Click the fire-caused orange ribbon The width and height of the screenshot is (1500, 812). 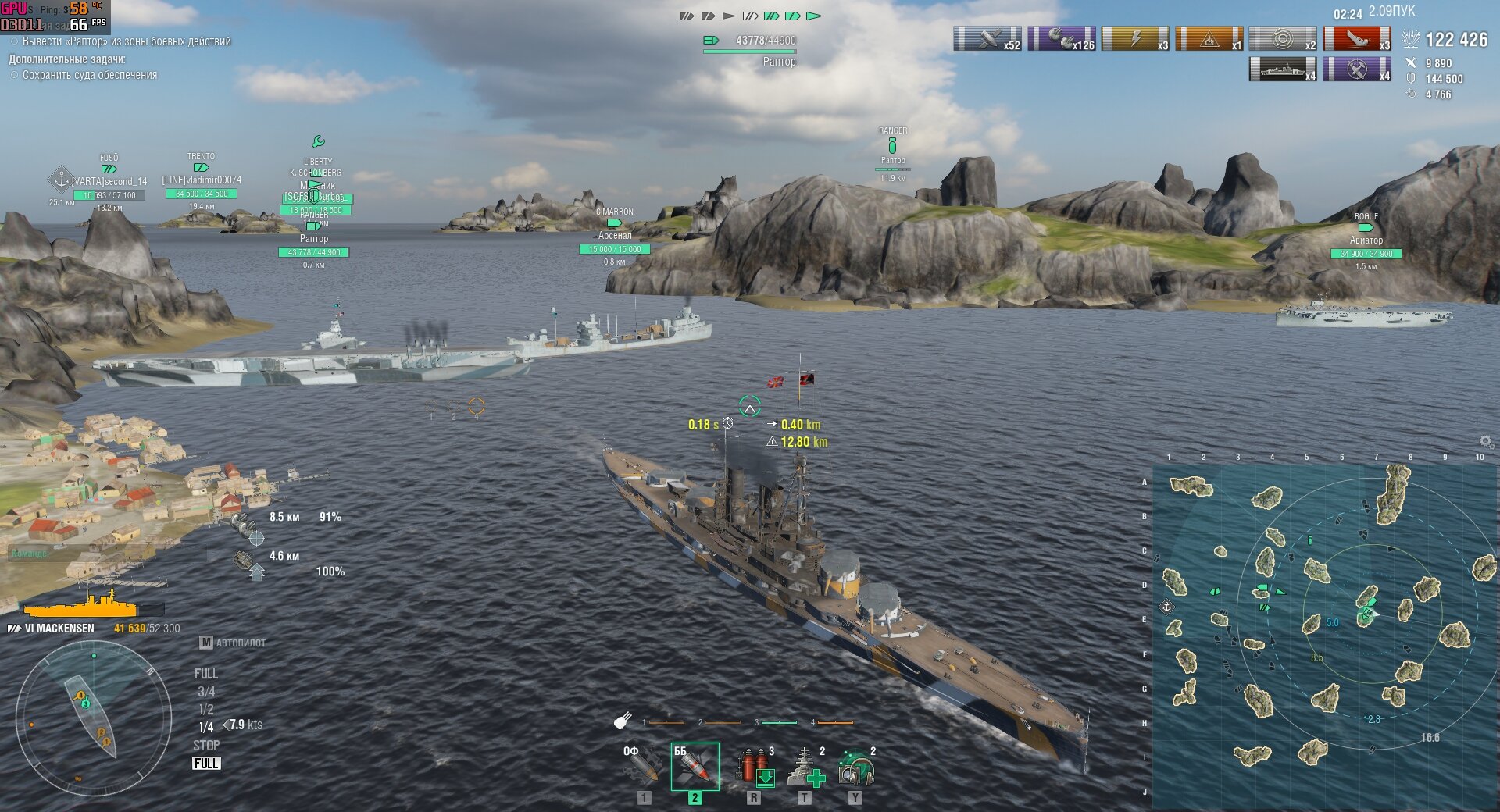pyautogui.click(x=1209, y=38)
